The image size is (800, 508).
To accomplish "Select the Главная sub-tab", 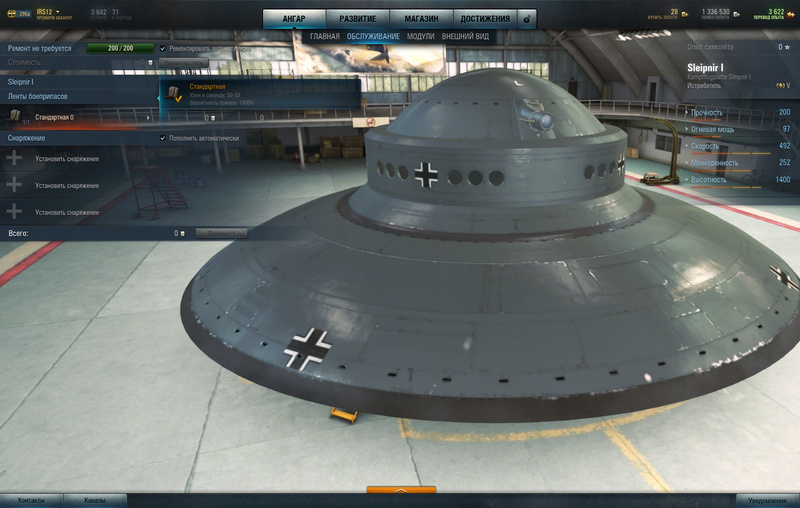I will click(324, 37).
